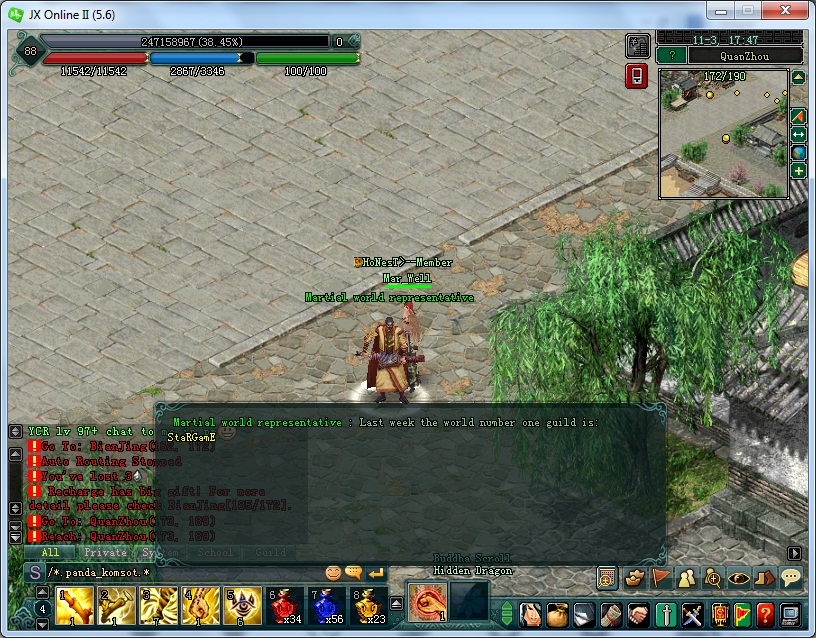Click the globe world map button

(799, 153)
